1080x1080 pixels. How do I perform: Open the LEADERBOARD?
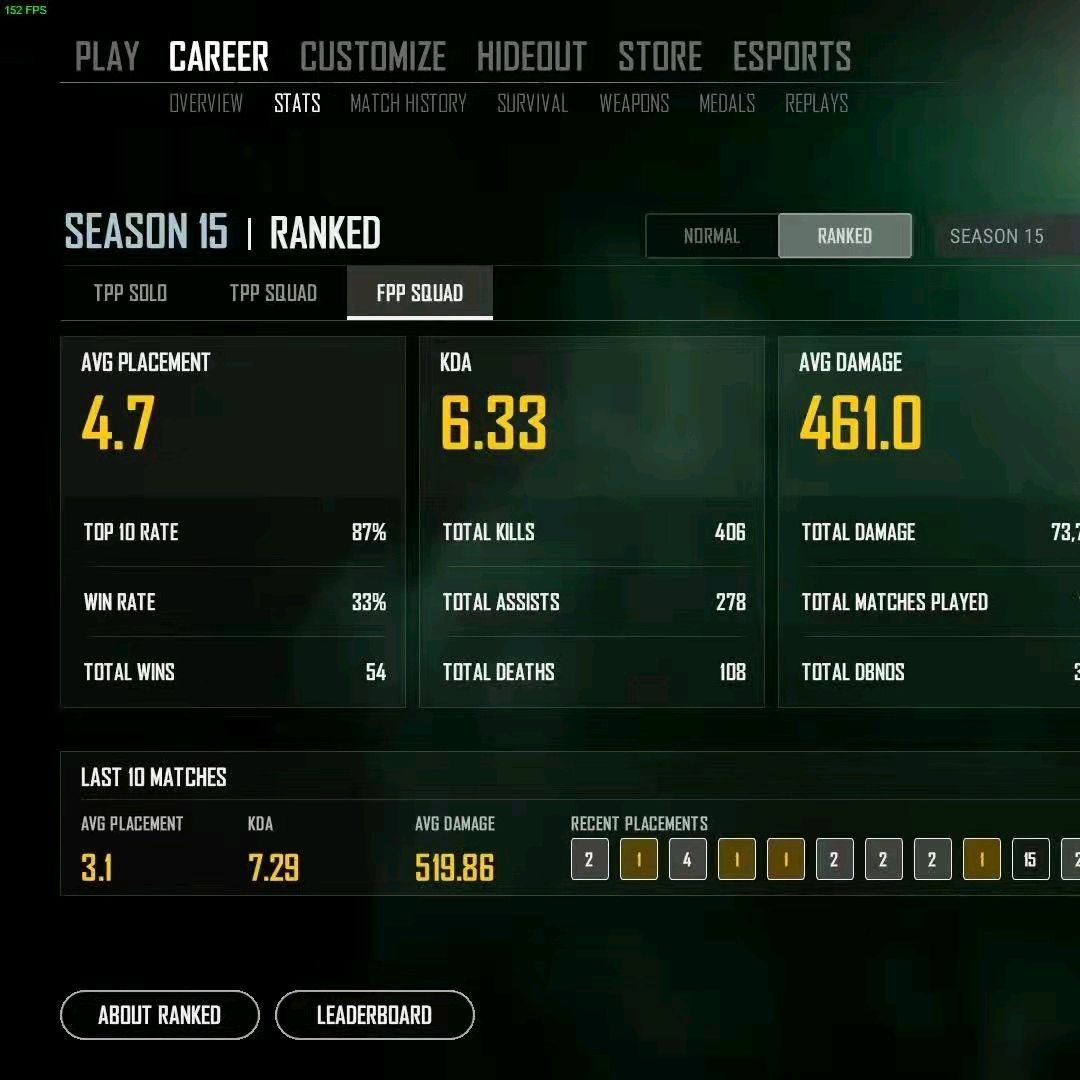[374, 1015]
